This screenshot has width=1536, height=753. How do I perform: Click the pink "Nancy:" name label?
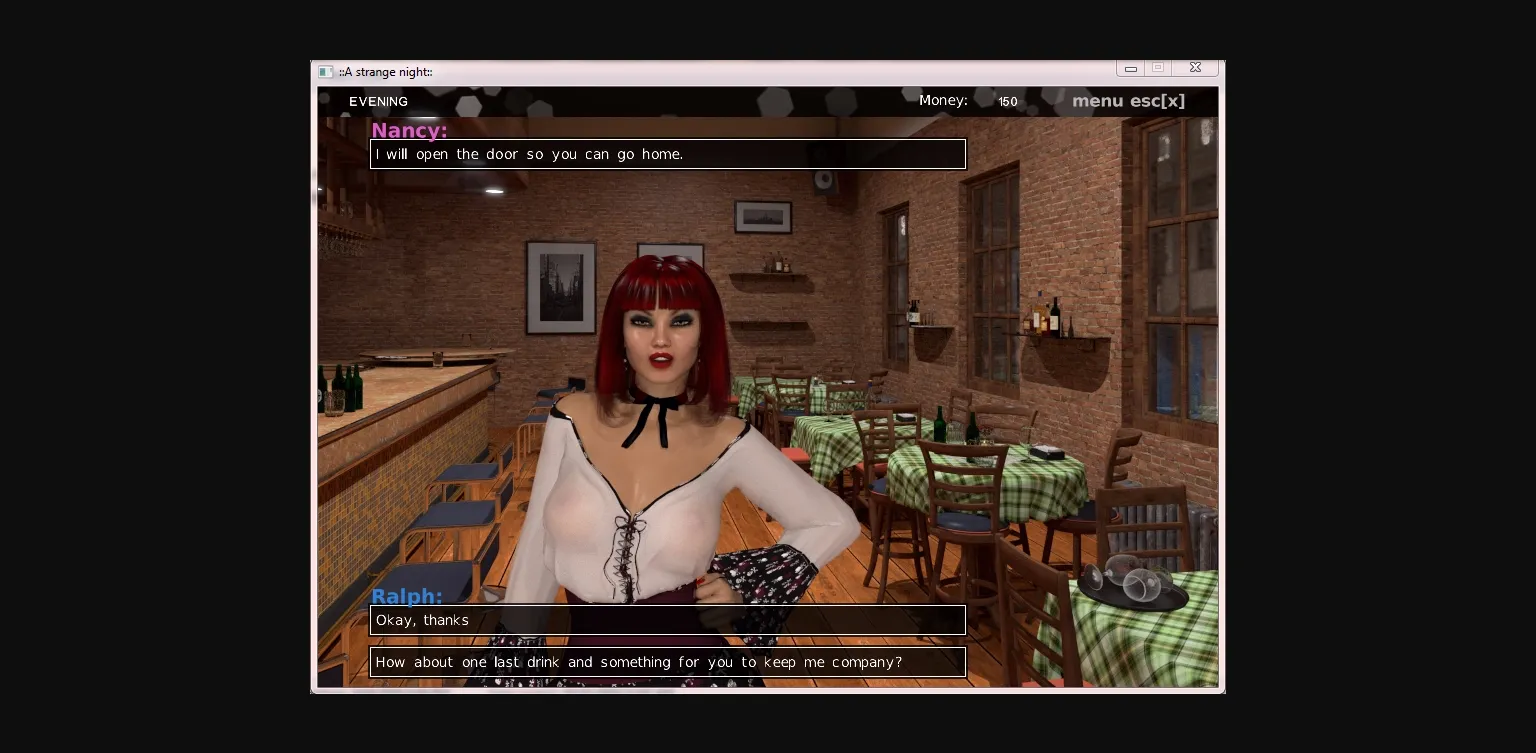point(409,131)
